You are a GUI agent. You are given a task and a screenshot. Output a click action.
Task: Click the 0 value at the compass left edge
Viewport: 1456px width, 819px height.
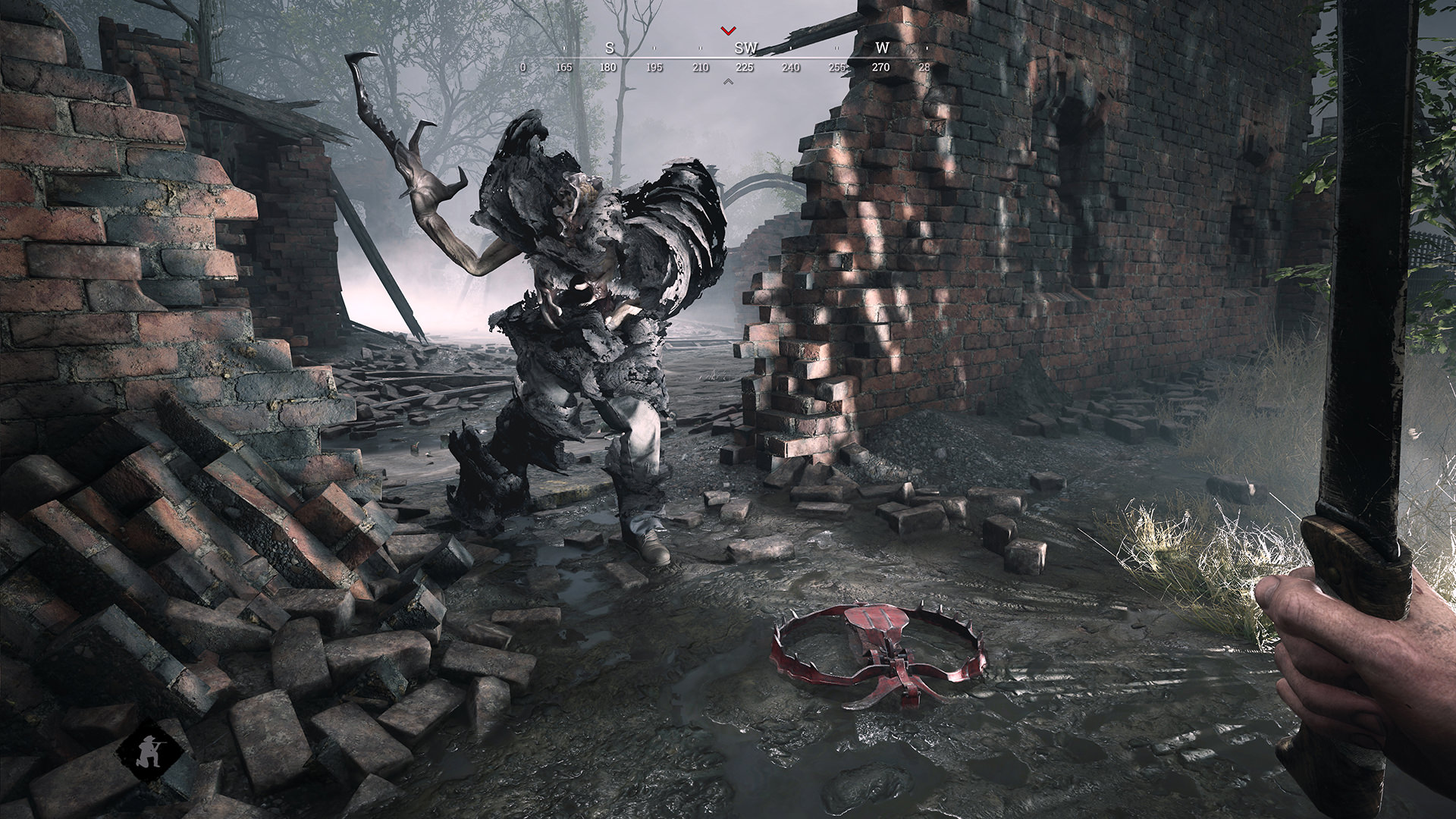coord(522,67)
